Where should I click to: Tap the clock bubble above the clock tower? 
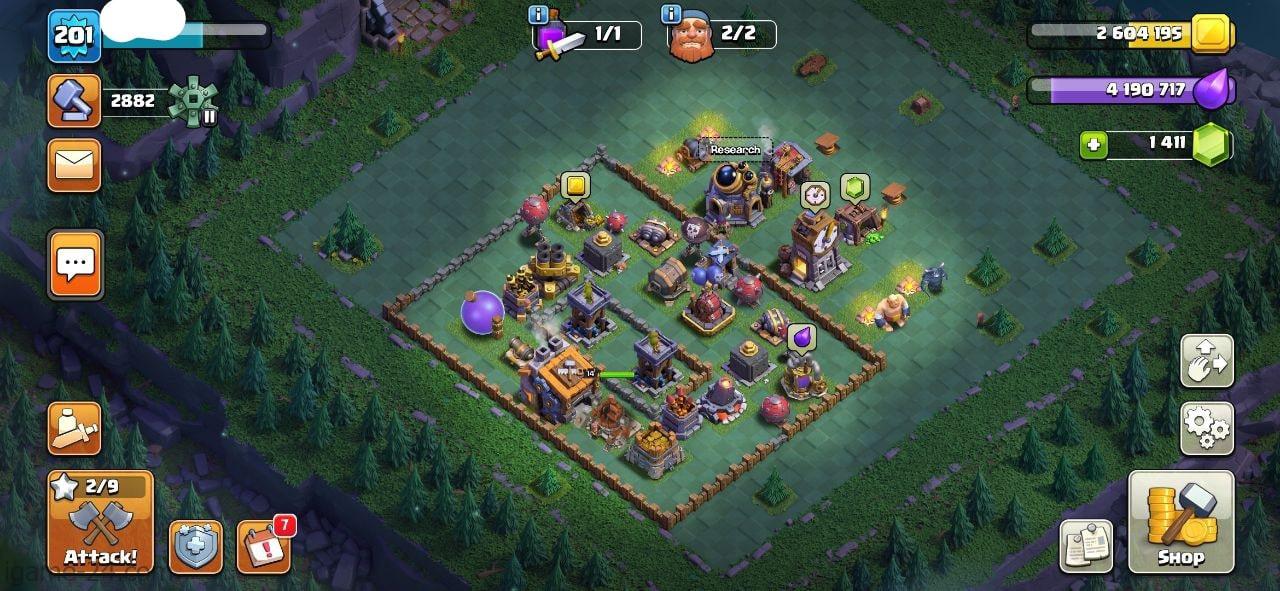point(814,194)
